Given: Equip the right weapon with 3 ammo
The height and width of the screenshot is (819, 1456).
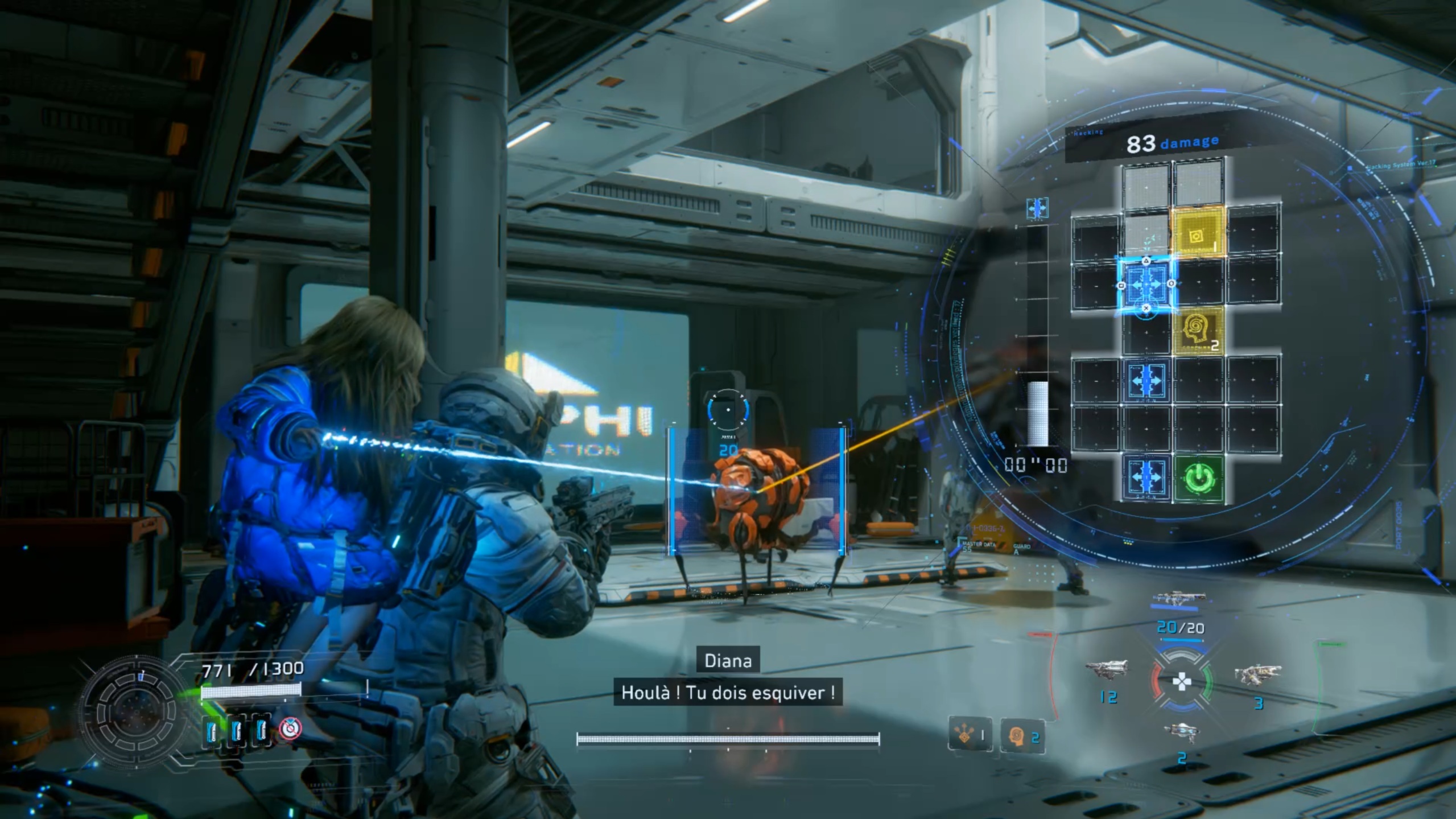Looking at the screenshot, I should click(1257, 676).
